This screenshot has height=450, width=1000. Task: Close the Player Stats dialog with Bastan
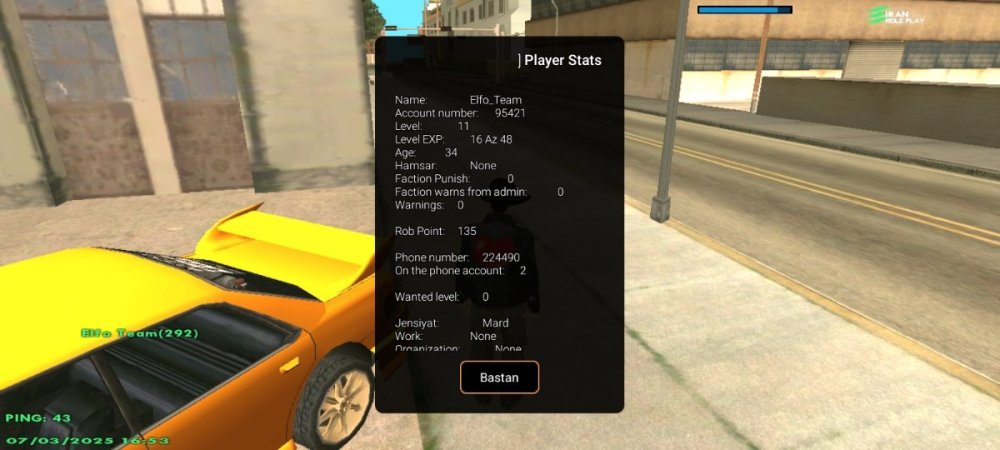[x=499, y=377]
